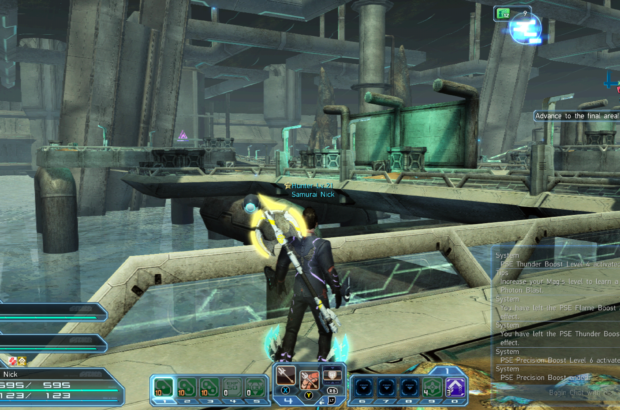This screenshot has width=620, height=410.
Task: Click the yellow buff icon above Nick's name
Action: coord(22,360)
